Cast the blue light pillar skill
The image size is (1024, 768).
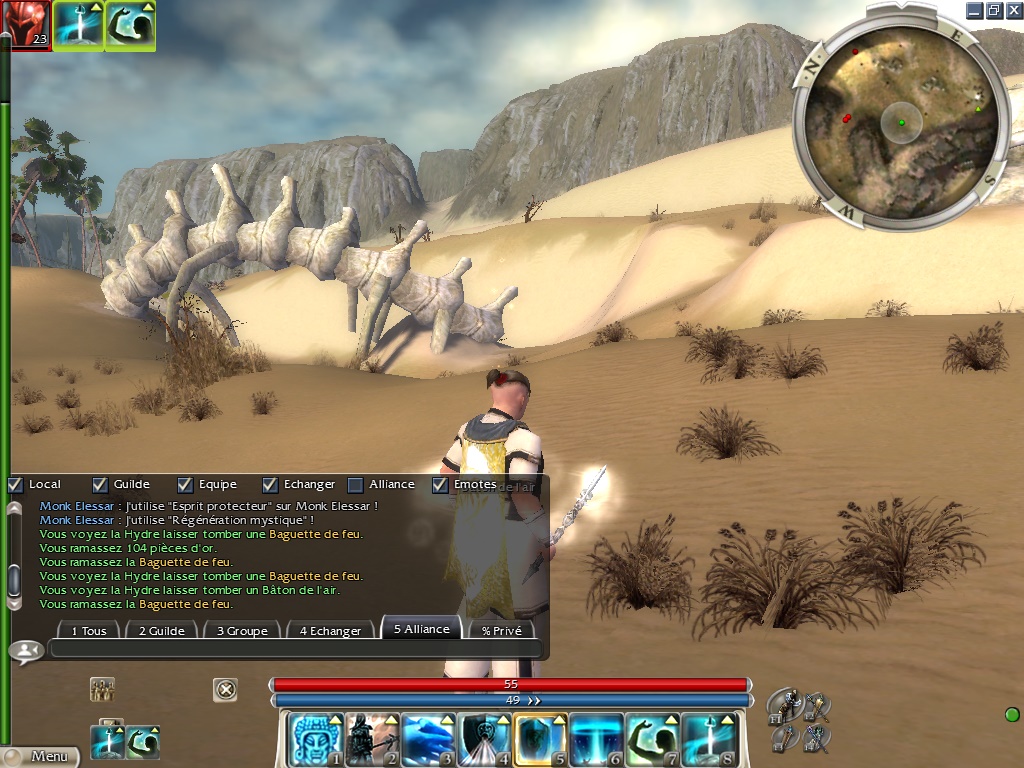point(596,739)
